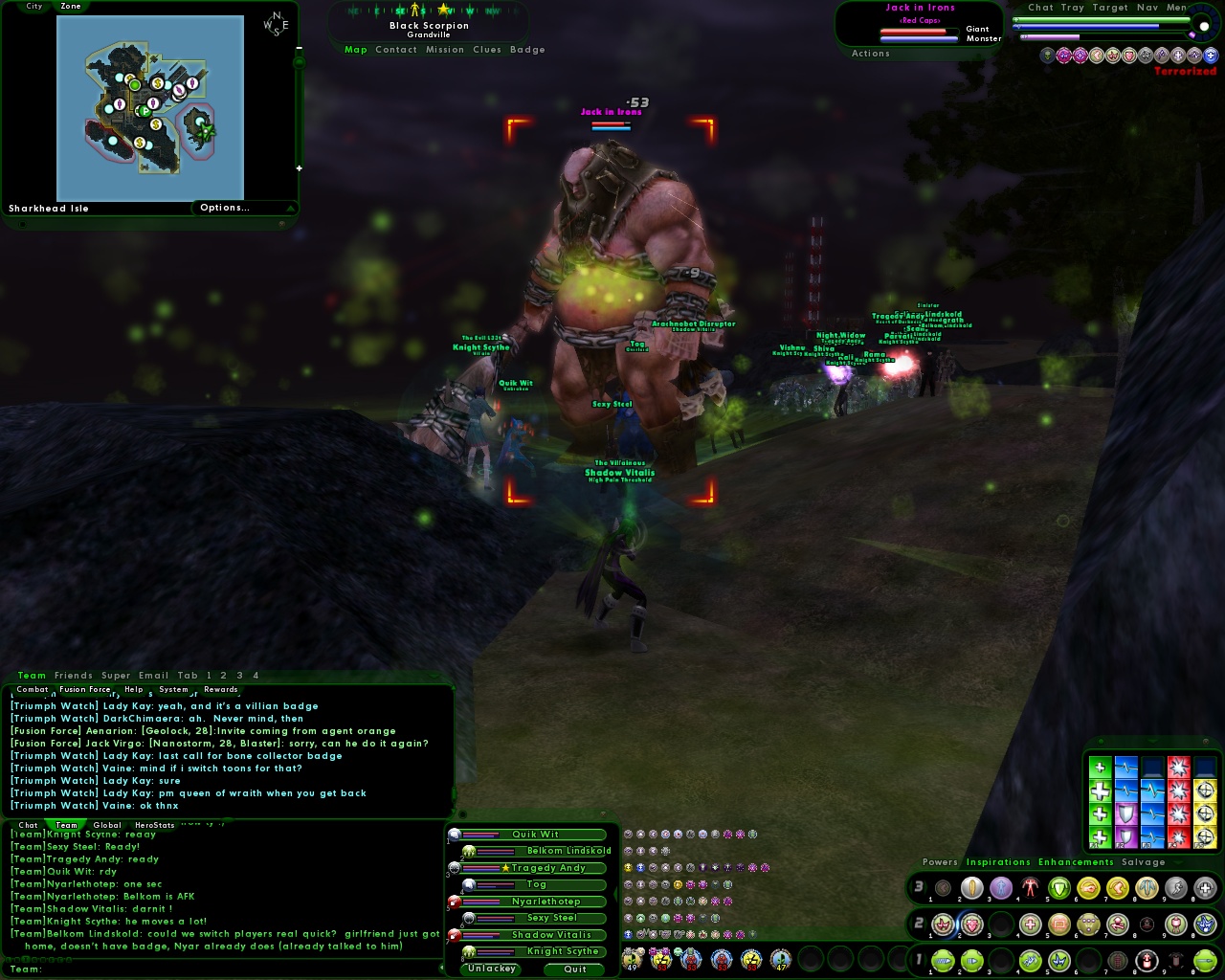Open Options... below the minimap
Viewport: 1225px width, 980px height.
[225, 208]
